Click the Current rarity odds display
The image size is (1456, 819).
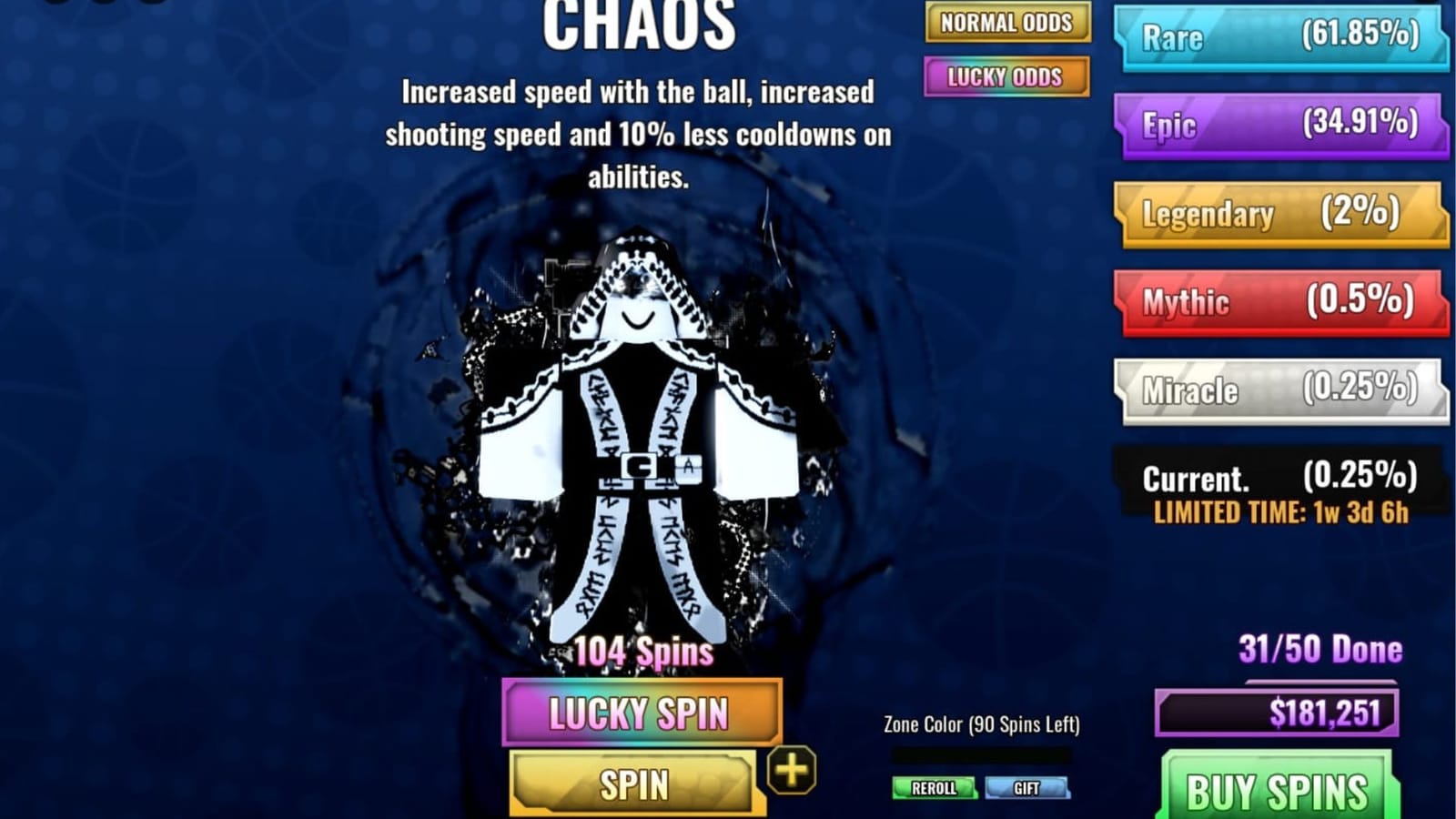click(1274, 474)
